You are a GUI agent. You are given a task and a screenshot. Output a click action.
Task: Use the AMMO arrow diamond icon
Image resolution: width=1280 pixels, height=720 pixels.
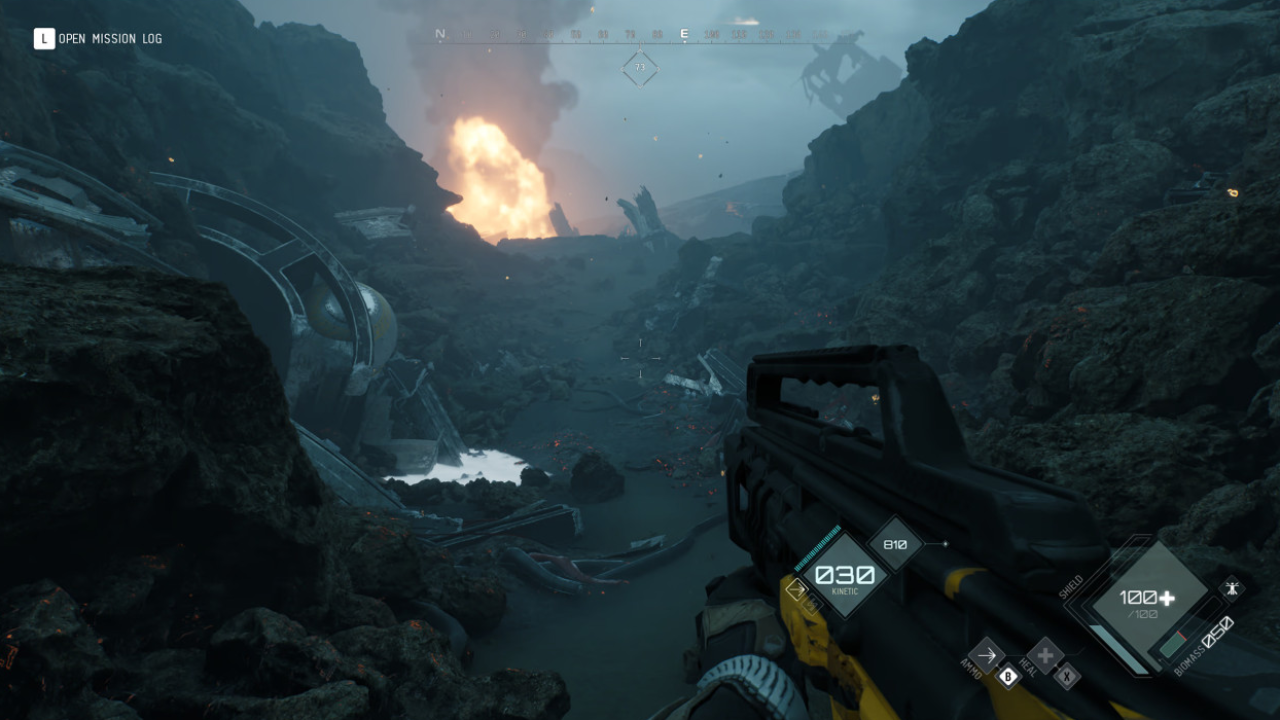987,656
